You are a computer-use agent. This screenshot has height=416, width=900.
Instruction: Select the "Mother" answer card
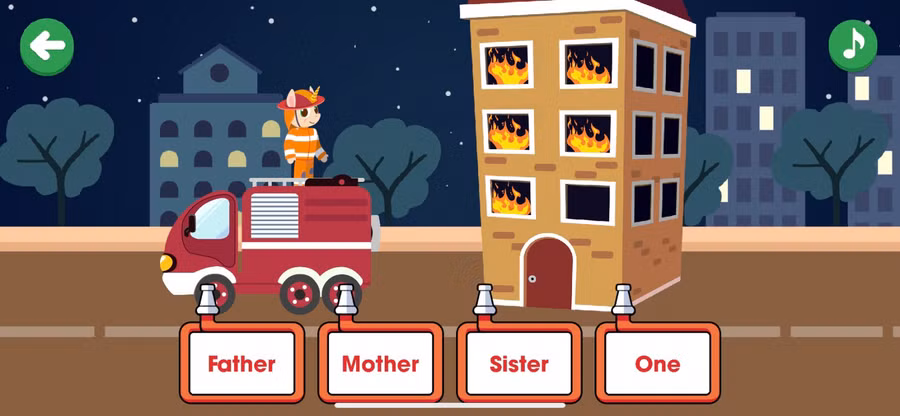pyautogui.click(x=380, y=364)
